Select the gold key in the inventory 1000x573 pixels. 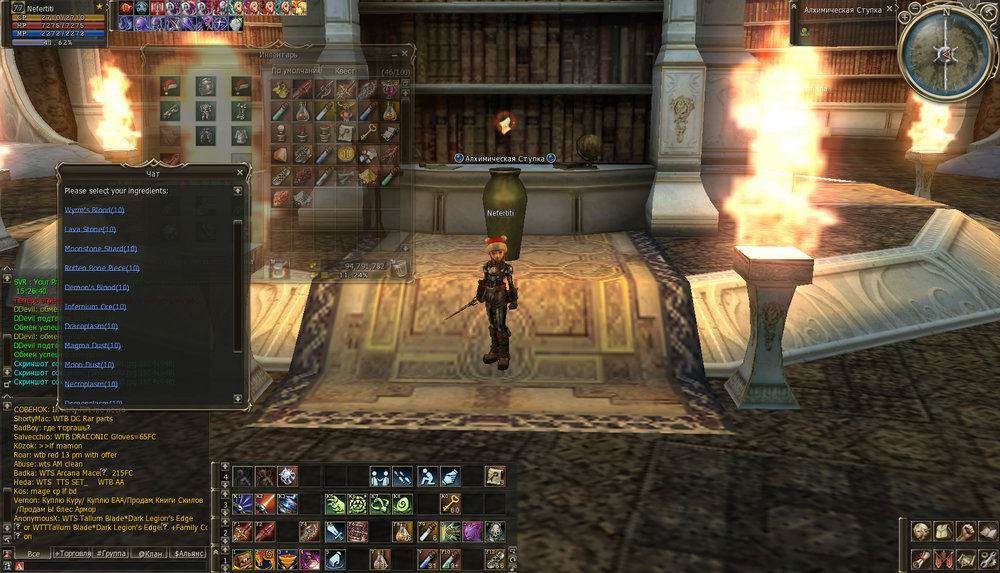(x=368, y=133)
